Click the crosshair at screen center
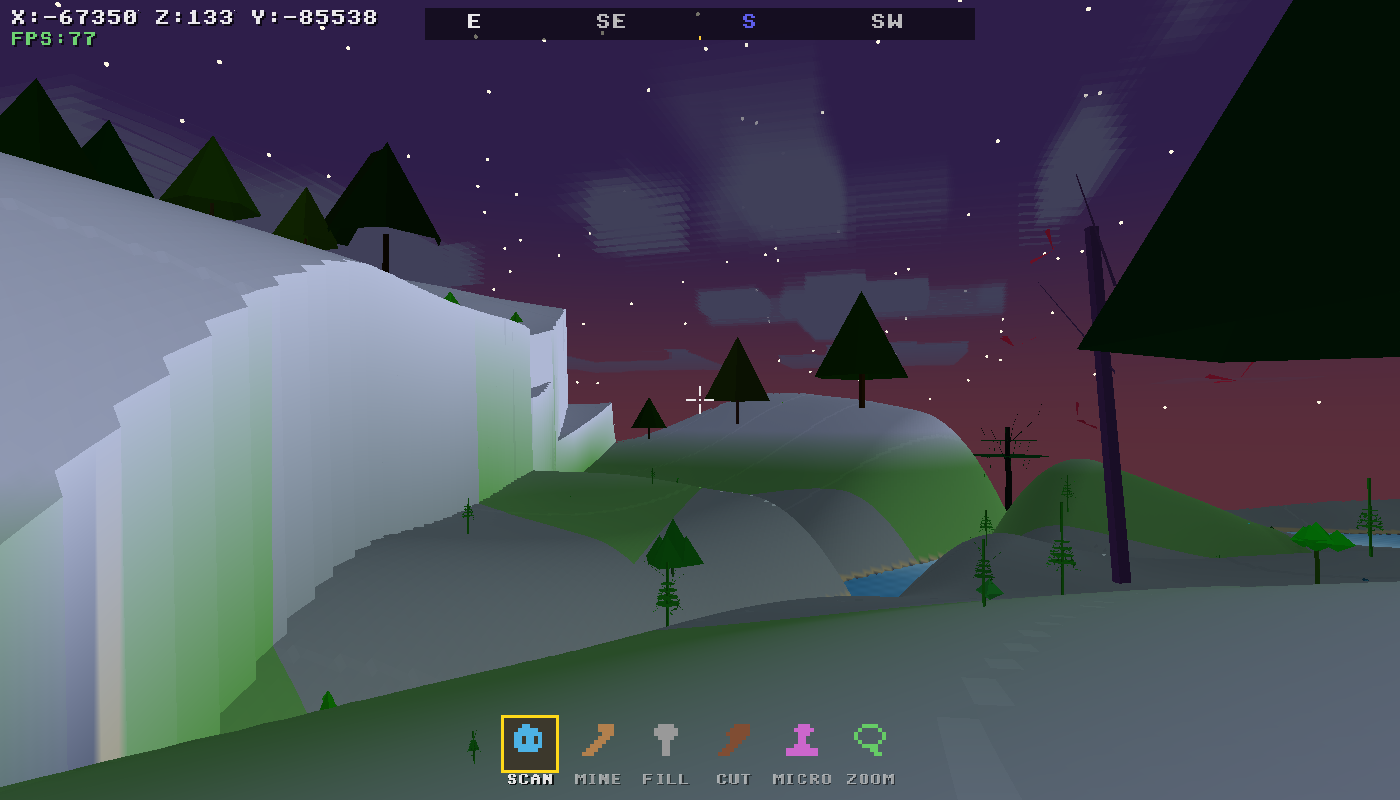 (x=700, y=400)
